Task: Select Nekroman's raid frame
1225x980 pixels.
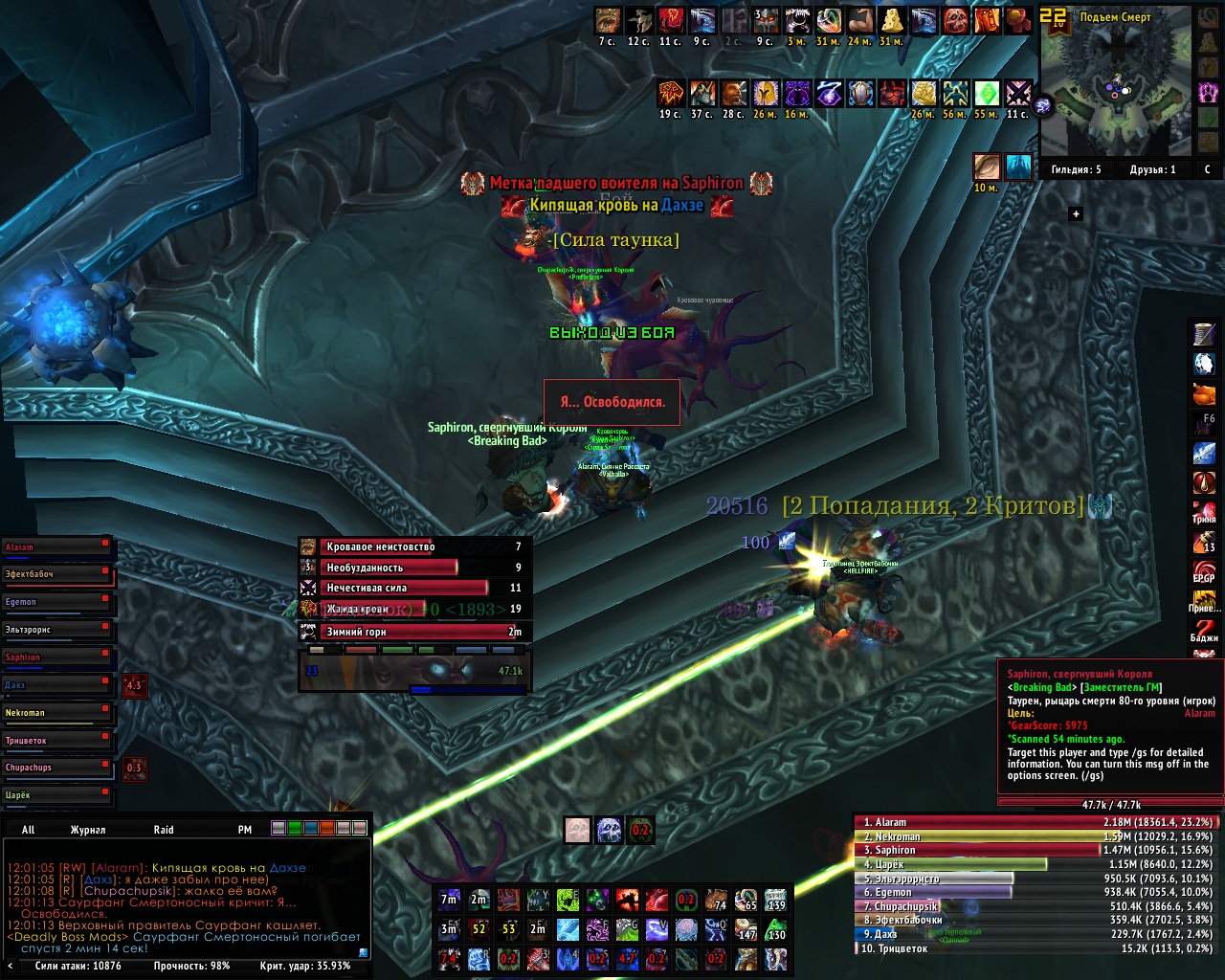Action: click(x=57, y=713)
